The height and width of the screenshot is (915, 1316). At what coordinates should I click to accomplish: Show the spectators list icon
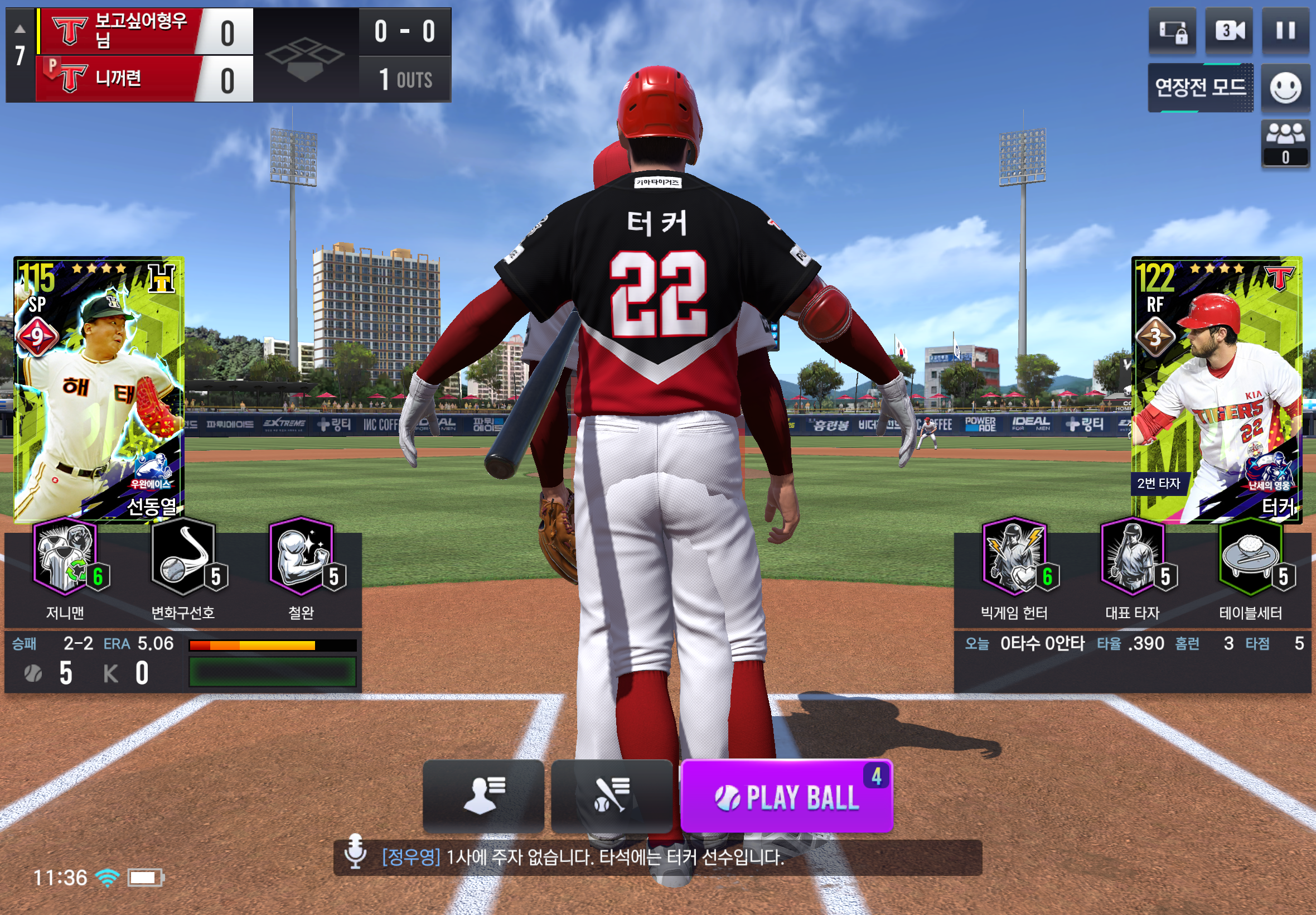coord(1285,143)
